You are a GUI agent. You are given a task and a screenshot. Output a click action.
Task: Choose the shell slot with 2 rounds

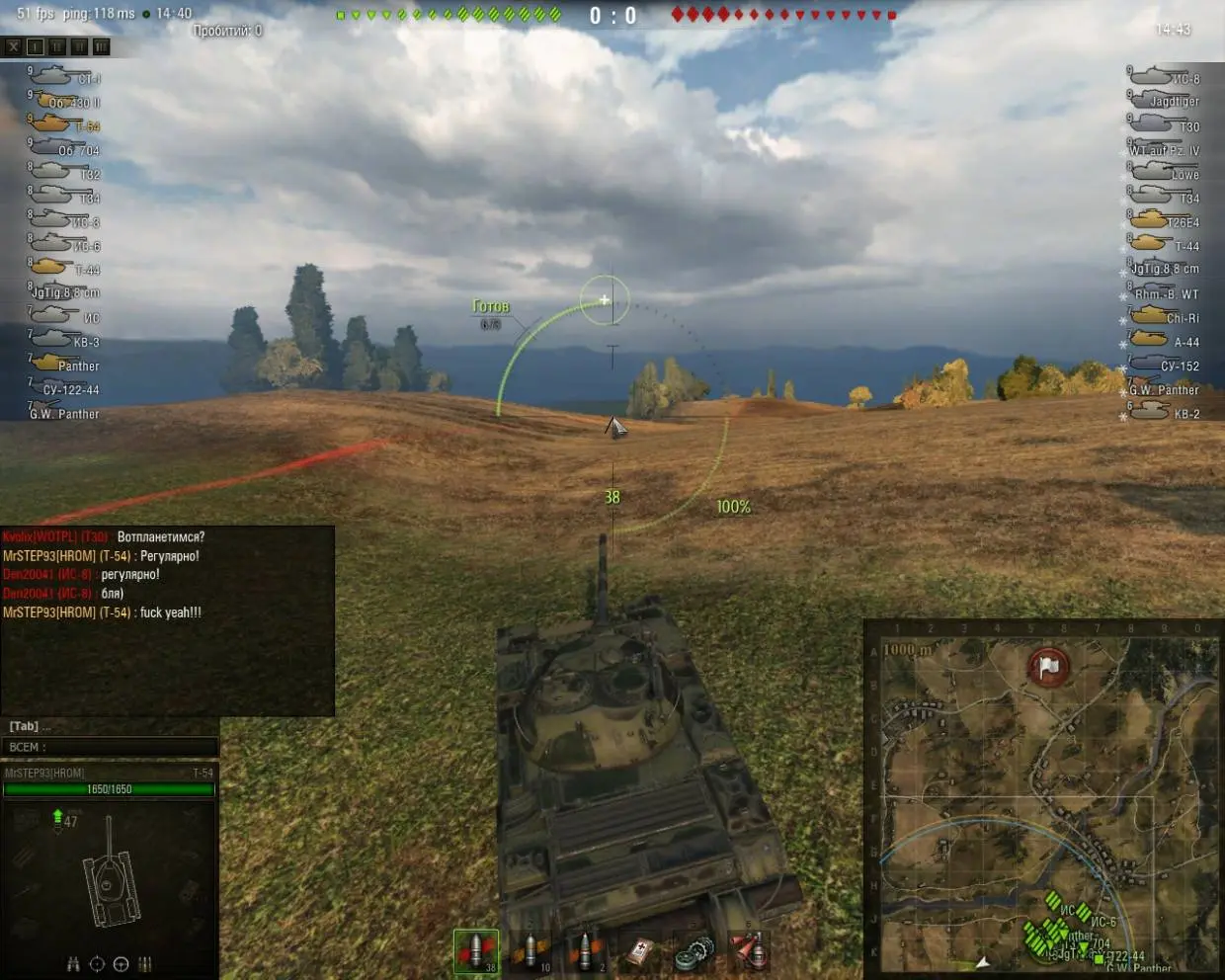coord(585,951)
